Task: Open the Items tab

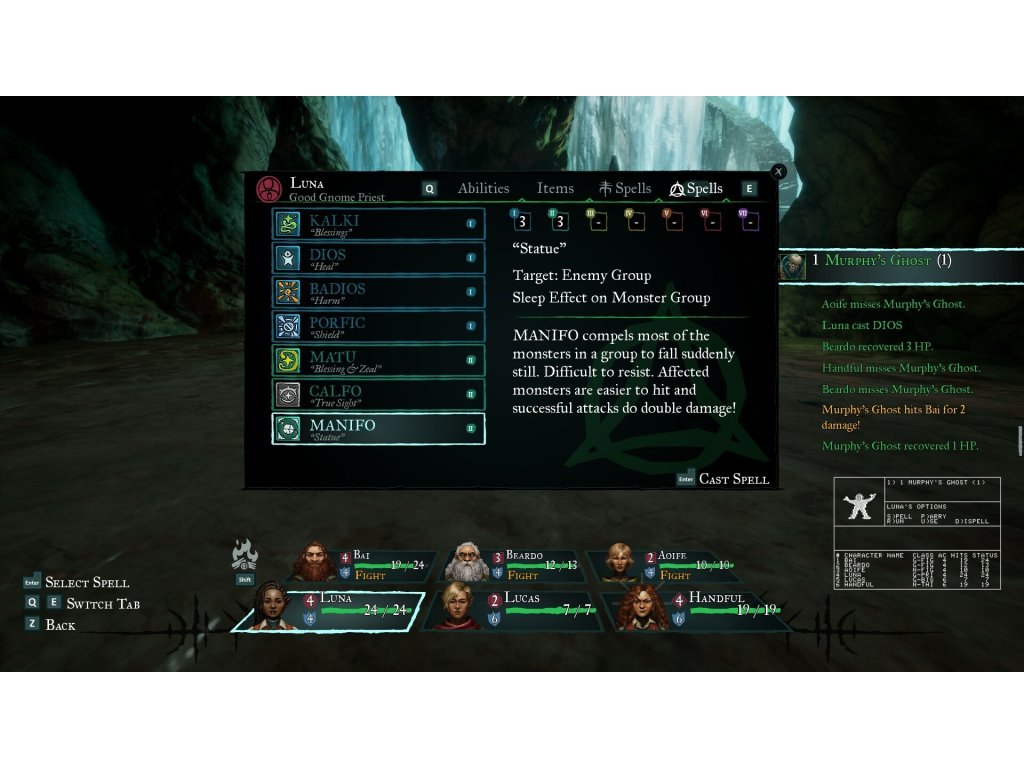Action: tap(555, 188)
